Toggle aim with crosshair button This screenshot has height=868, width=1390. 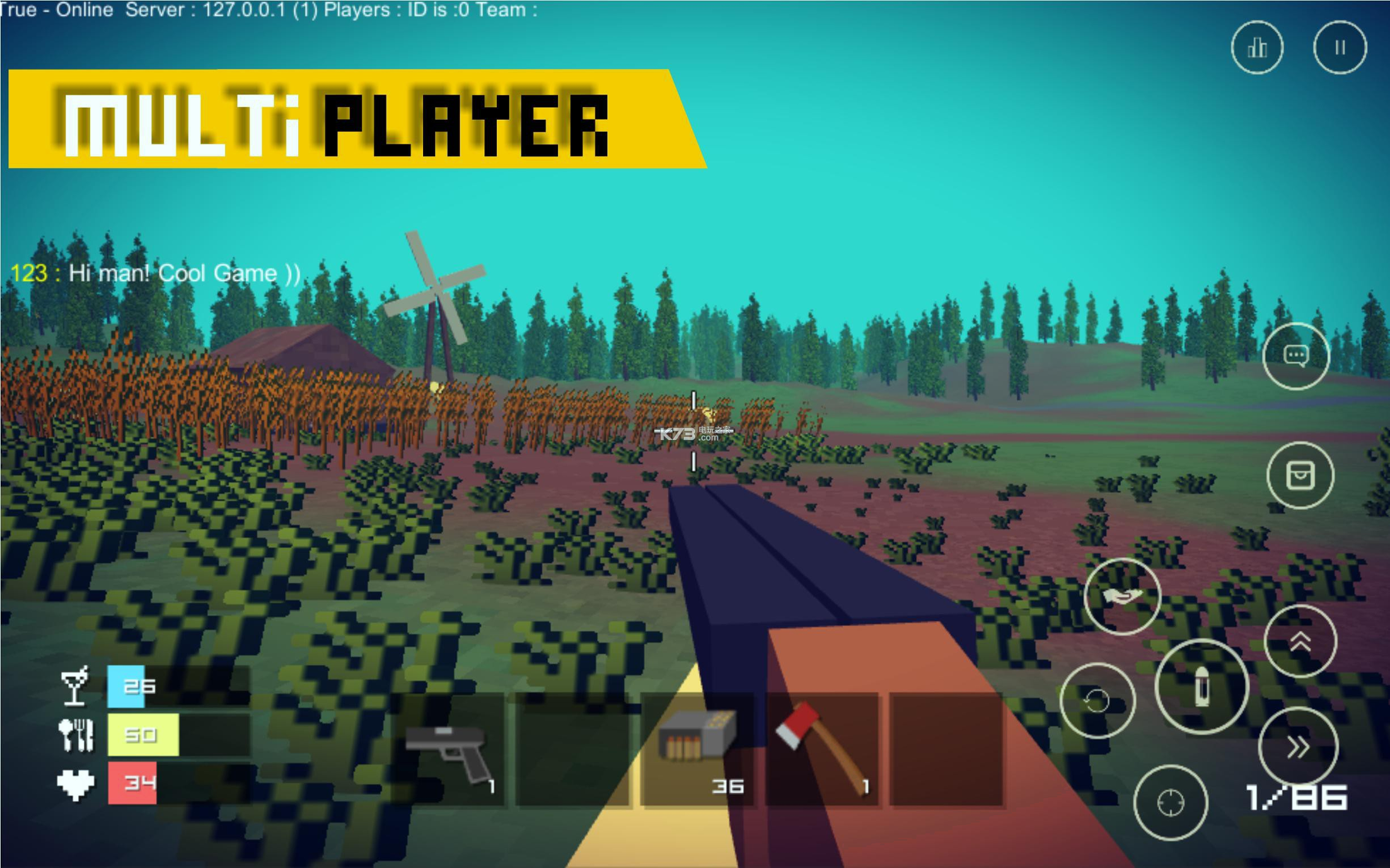(x=1171, y=802)
